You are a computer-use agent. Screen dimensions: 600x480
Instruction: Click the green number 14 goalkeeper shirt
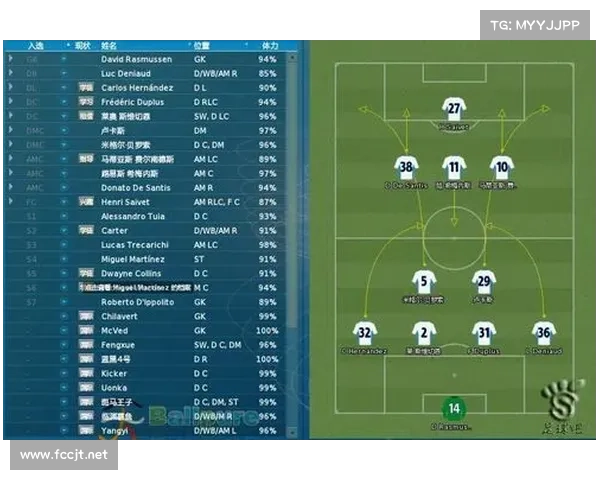coord(454,409)
